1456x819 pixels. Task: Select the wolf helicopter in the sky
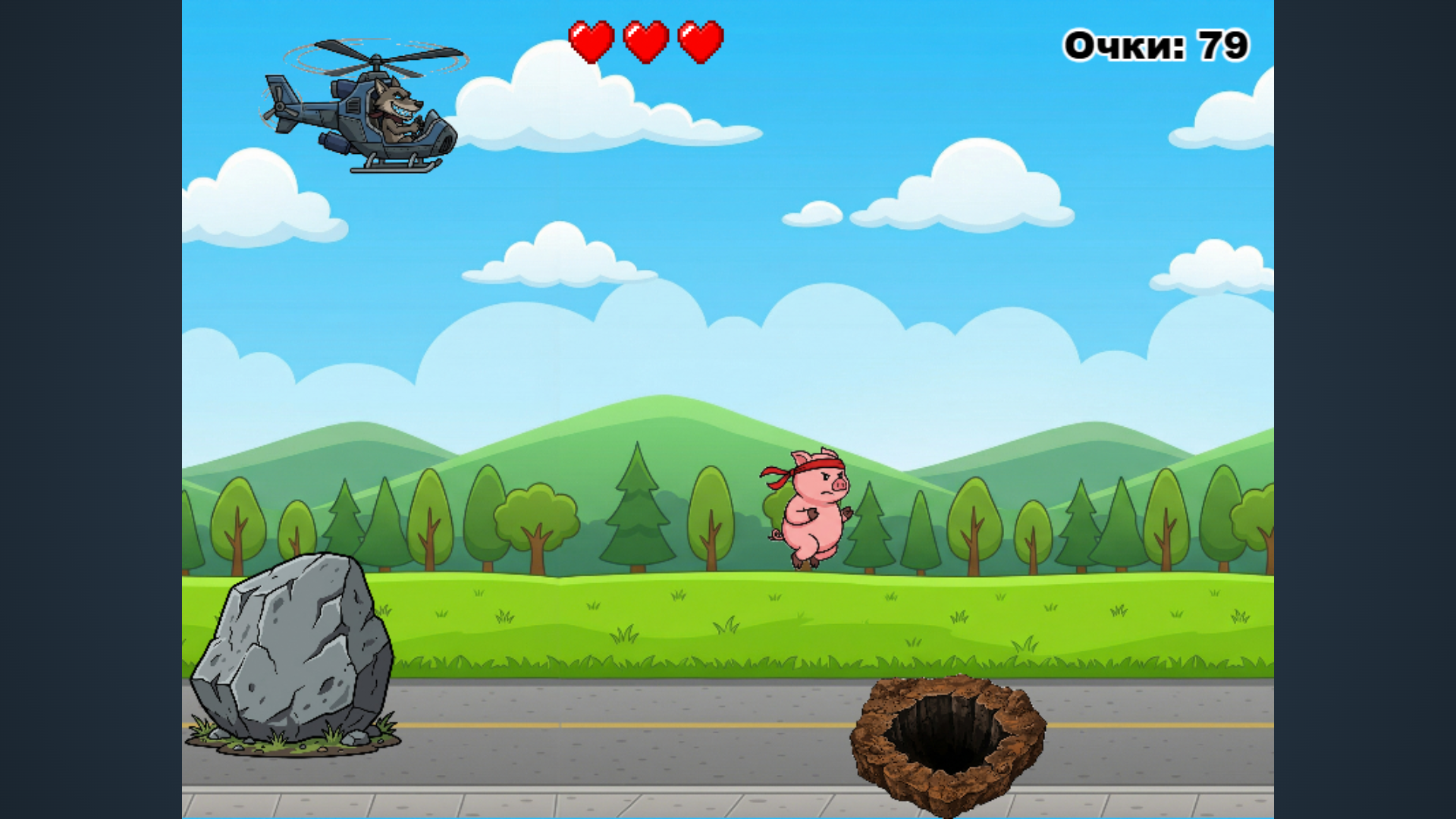coord(372,118)
